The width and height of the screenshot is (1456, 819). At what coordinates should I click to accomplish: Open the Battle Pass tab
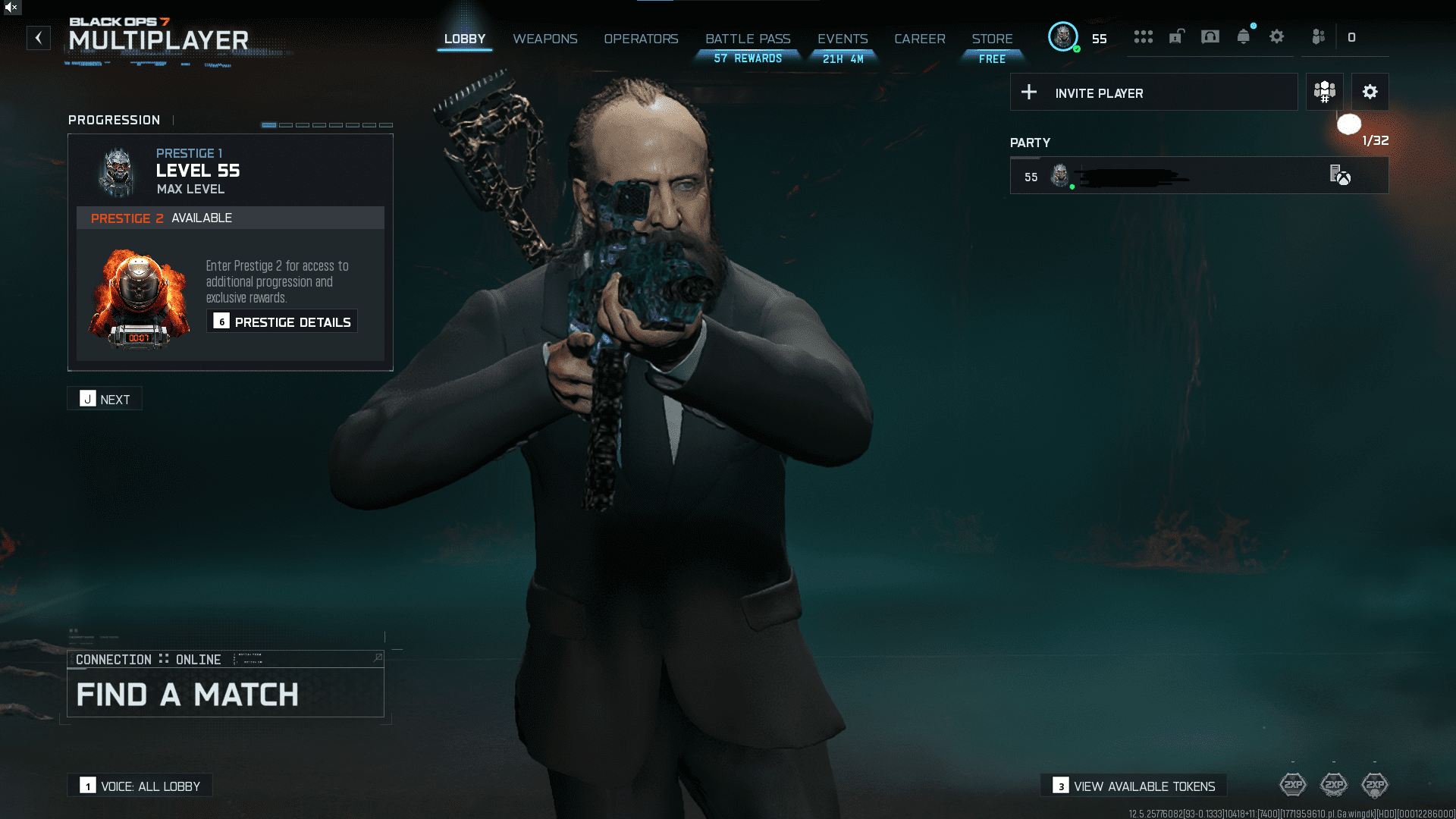tap(748, 39)
